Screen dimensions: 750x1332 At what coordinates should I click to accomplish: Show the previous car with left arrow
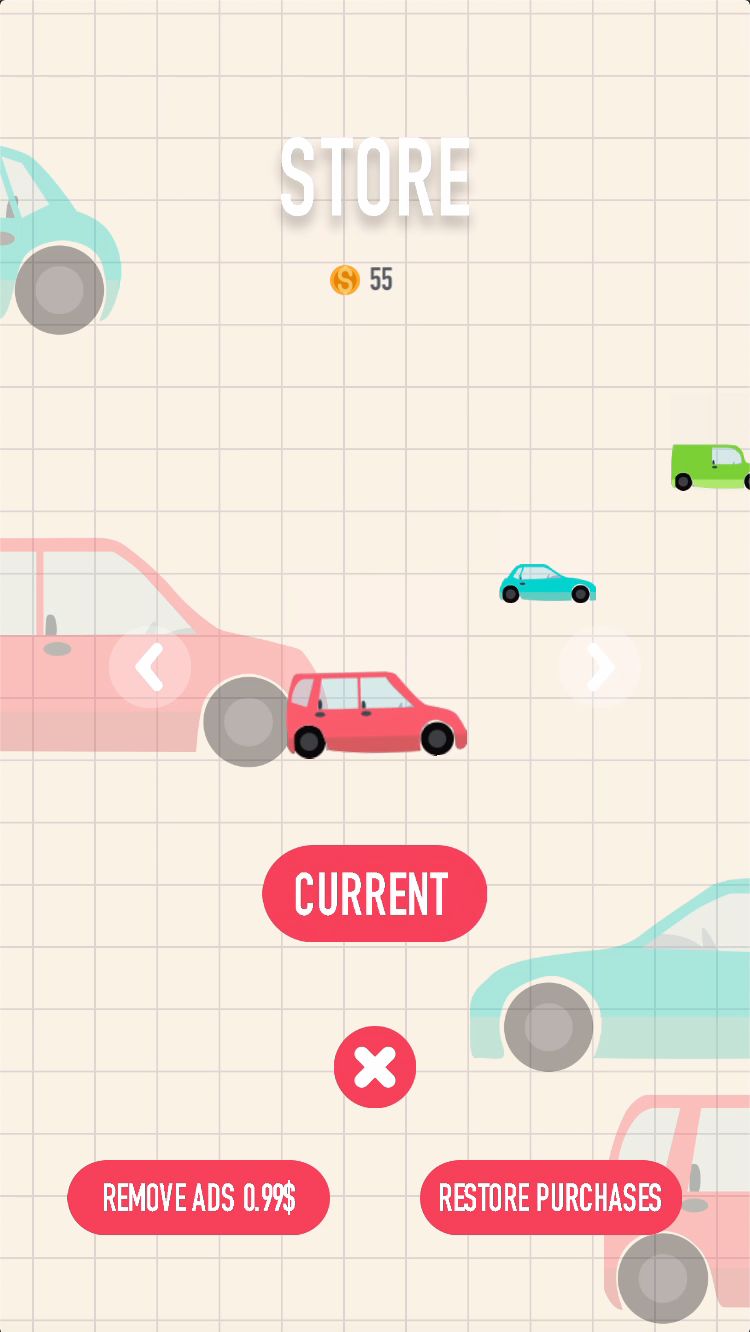point(150,667)
